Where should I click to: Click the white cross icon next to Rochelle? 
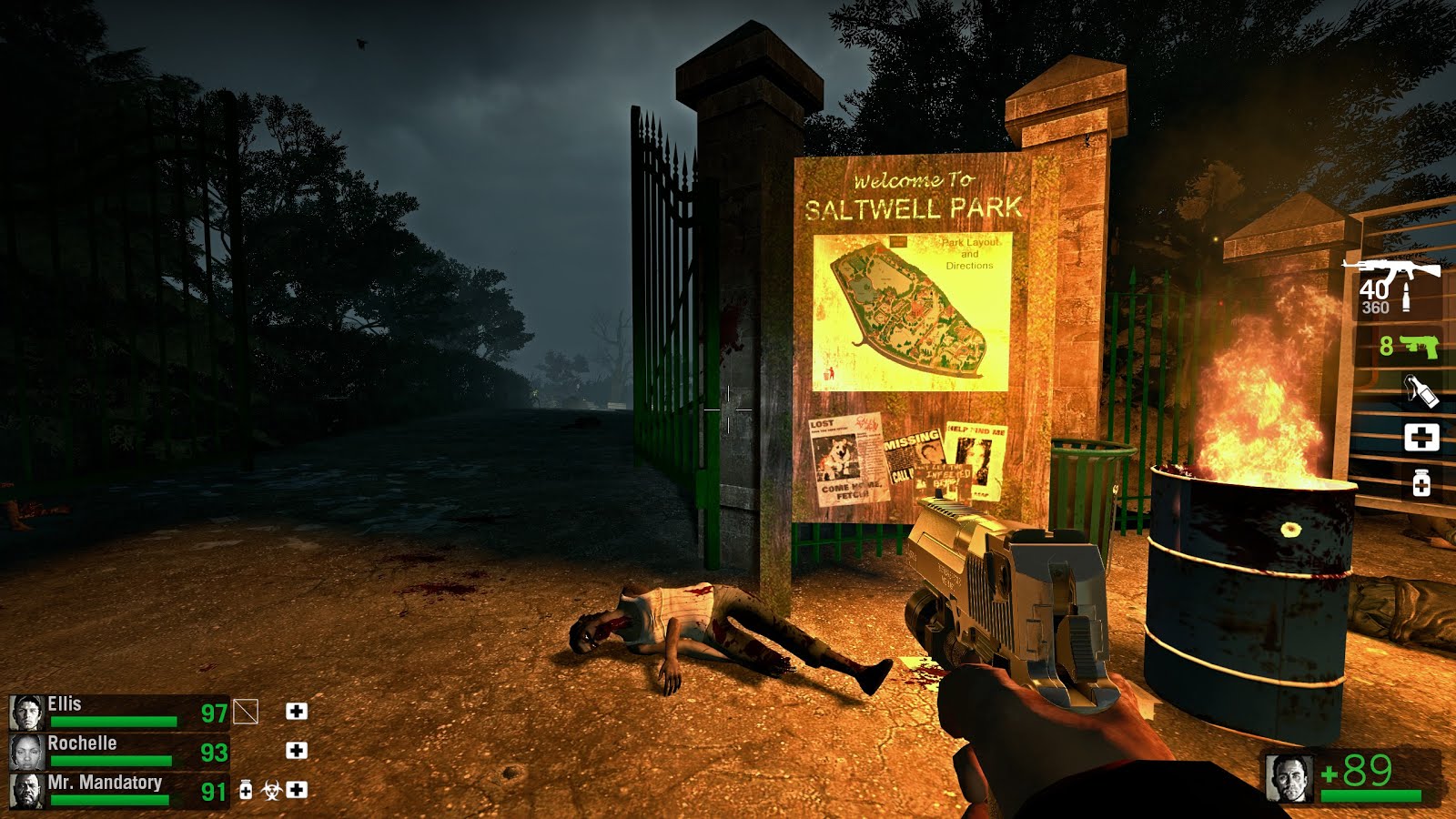point(294,750)
